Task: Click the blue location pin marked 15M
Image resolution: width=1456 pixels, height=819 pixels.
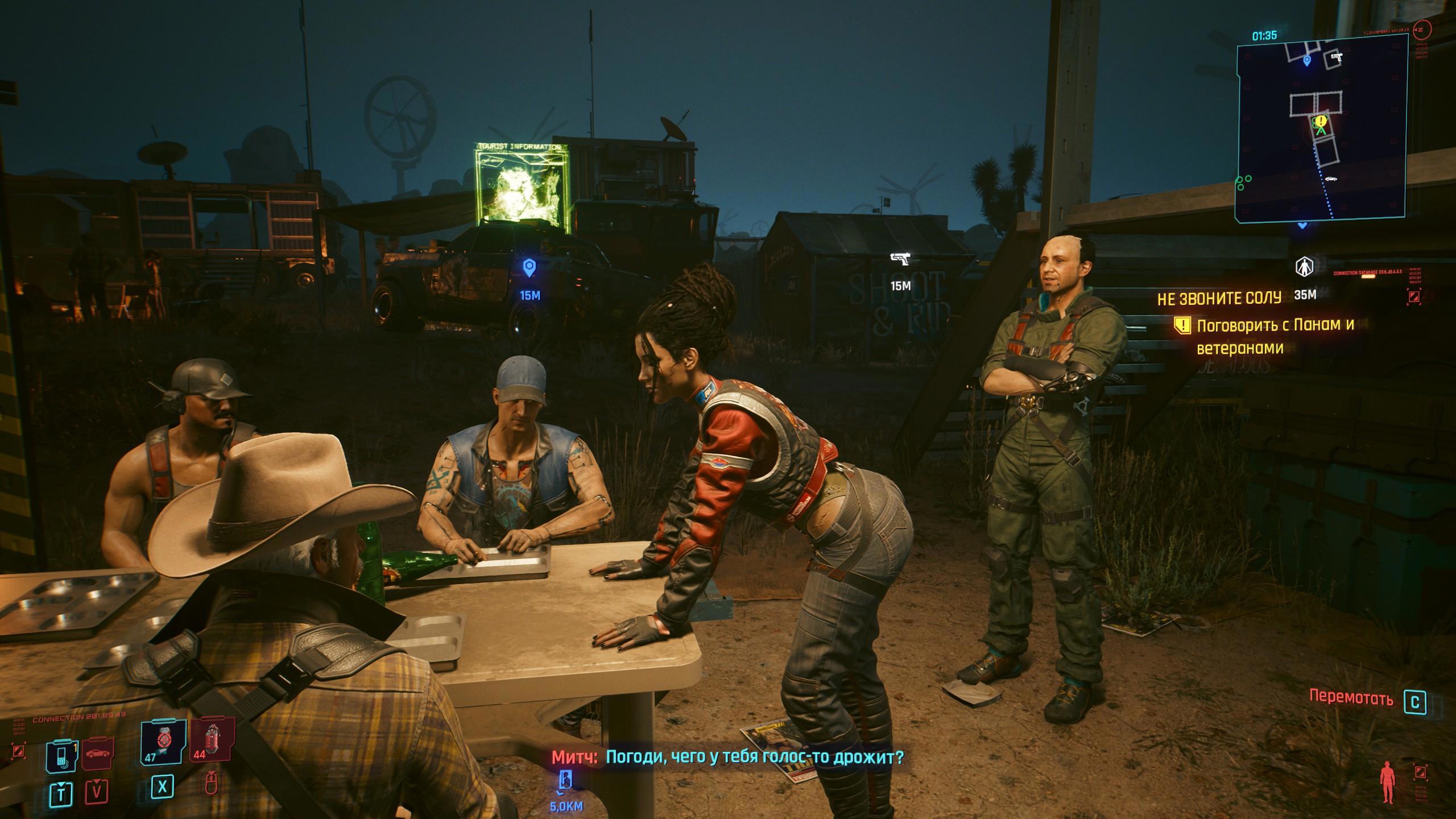Action: 530,267
